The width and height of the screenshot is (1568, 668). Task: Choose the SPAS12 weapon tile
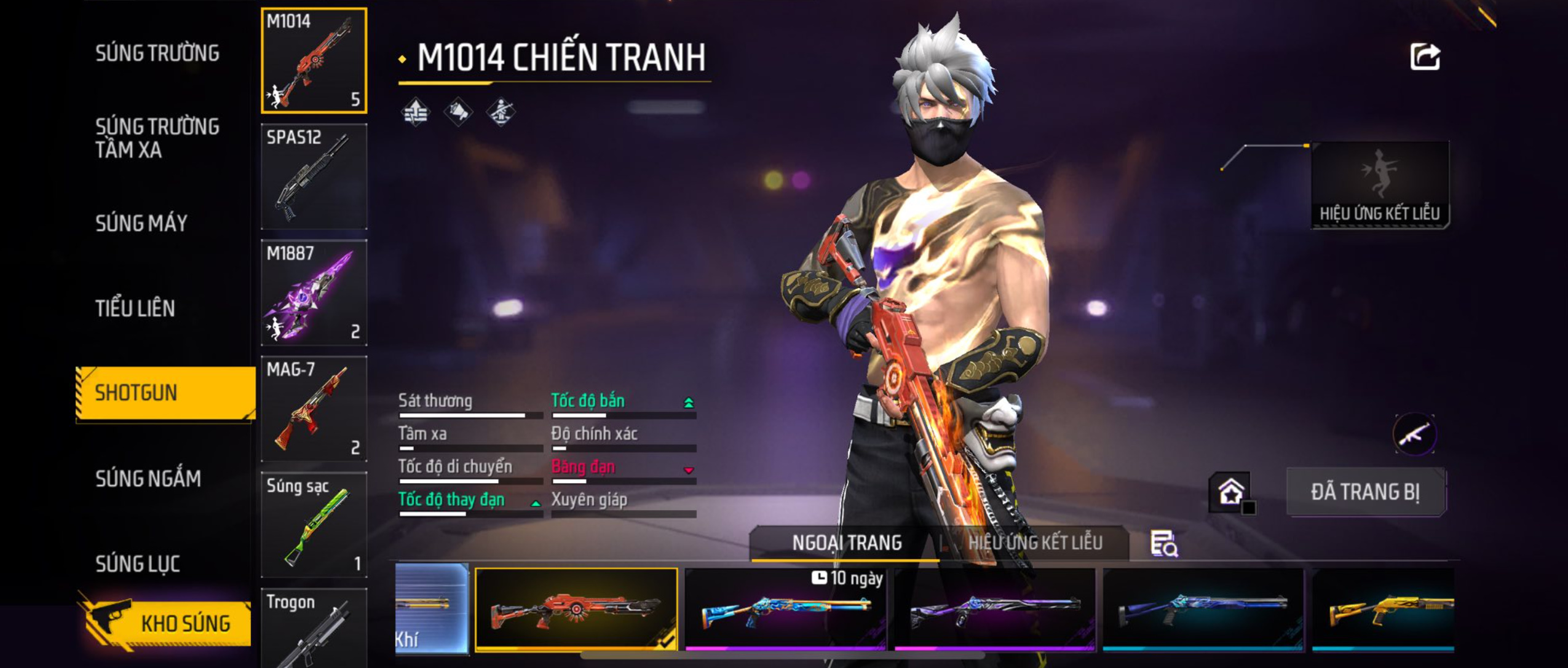pos(314,177)
